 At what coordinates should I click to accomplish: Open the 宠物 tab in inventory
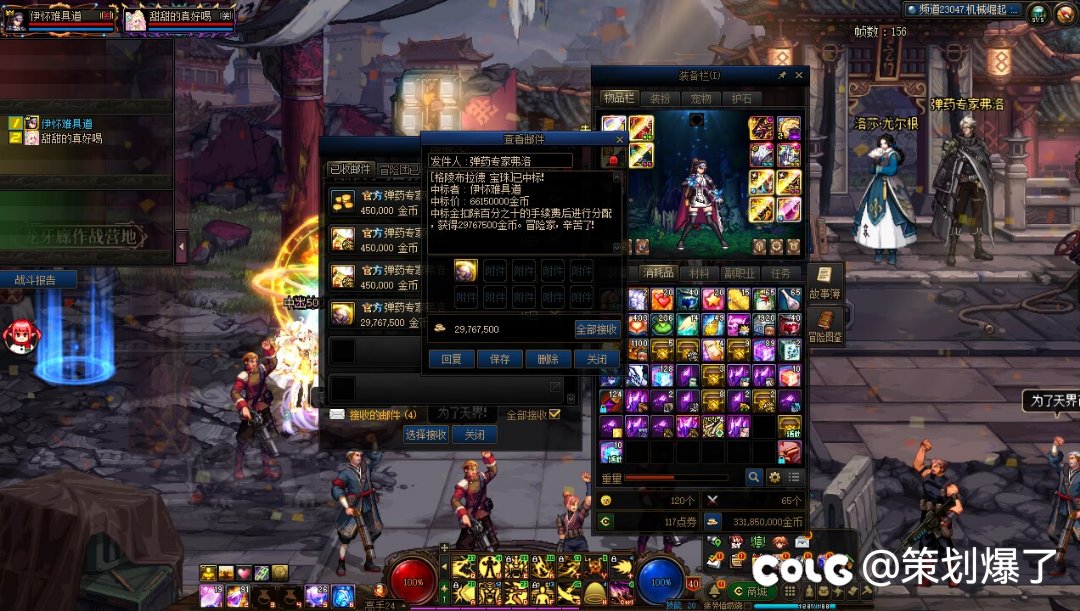[701, 98]
